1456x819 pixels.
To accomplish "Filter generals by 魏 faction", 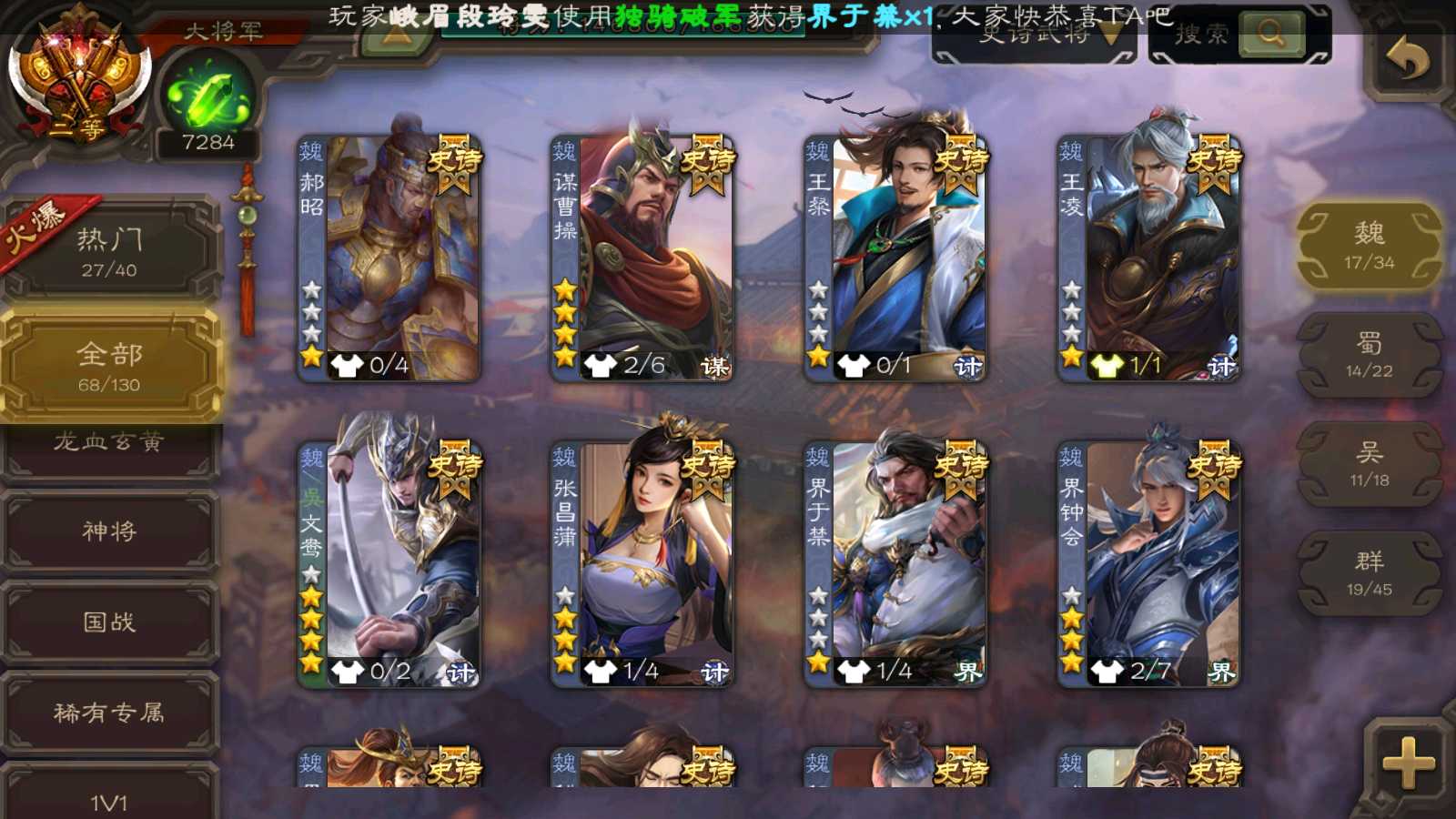I will [x=1369, y=246].
